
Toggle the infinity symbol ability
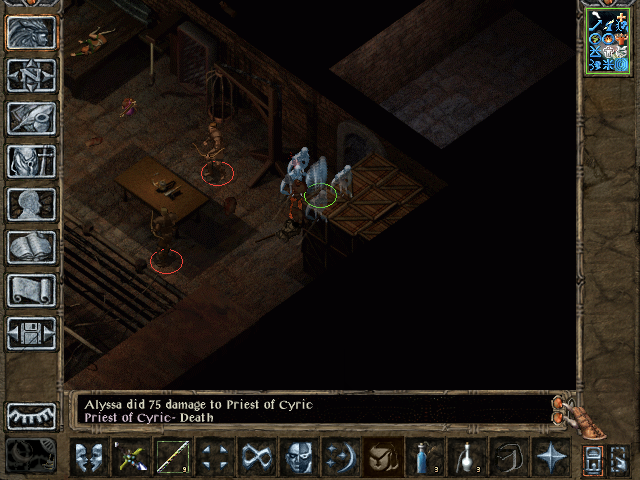click(x=256, y=457)
